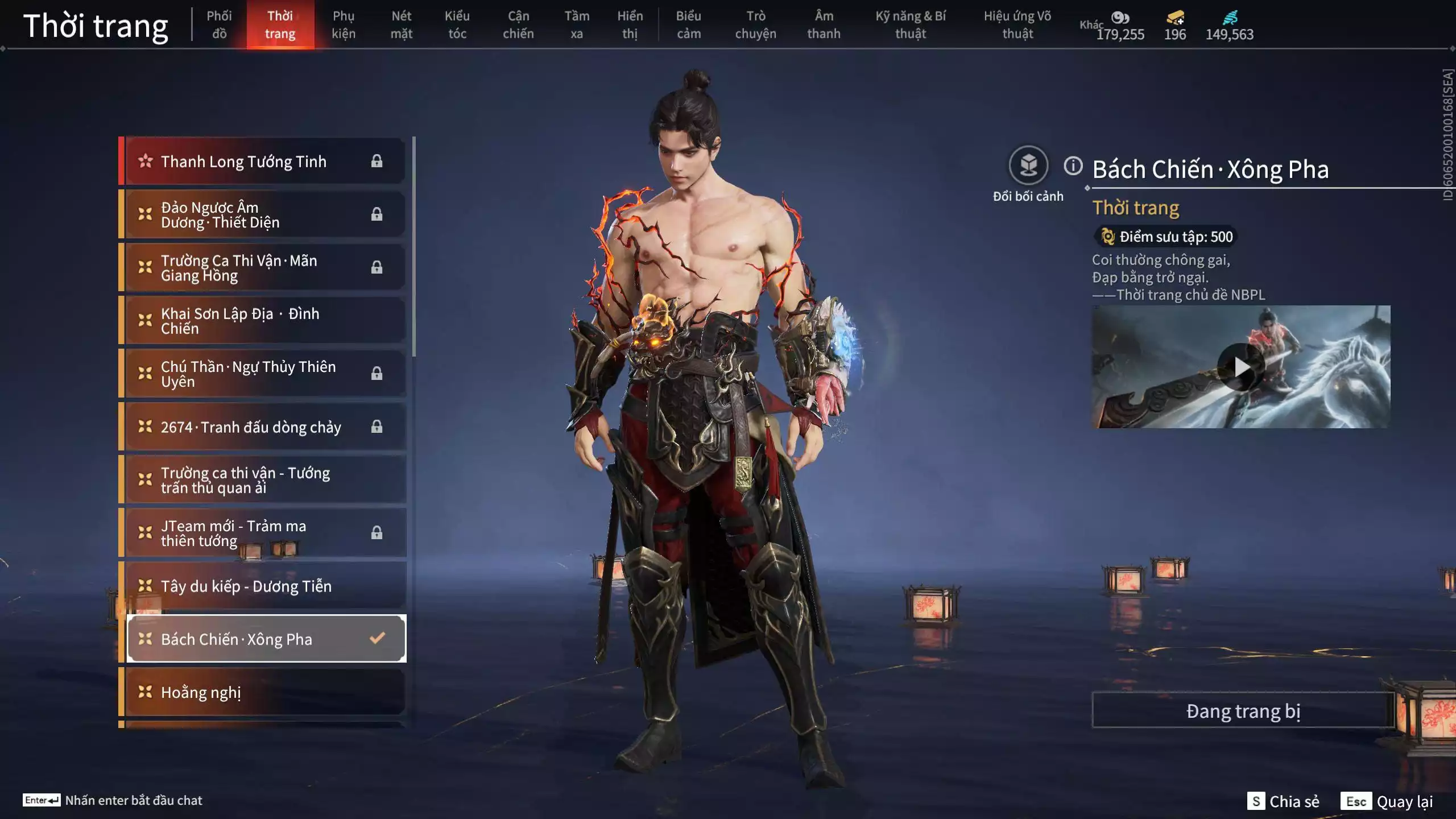
Task: Play the outfit preview video
Action: (1240, 367)
